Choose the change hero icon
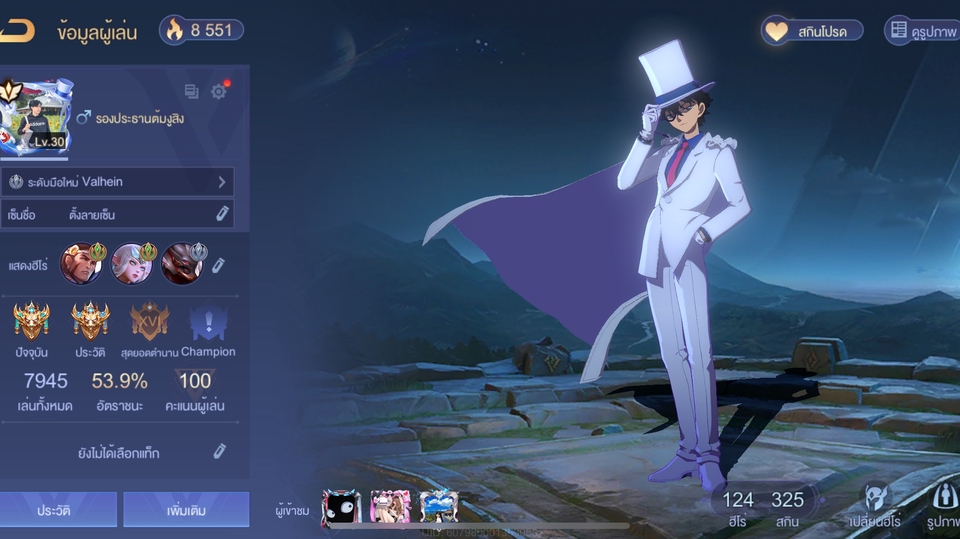This screenshot has height=539, width=960. click(875, 504)
